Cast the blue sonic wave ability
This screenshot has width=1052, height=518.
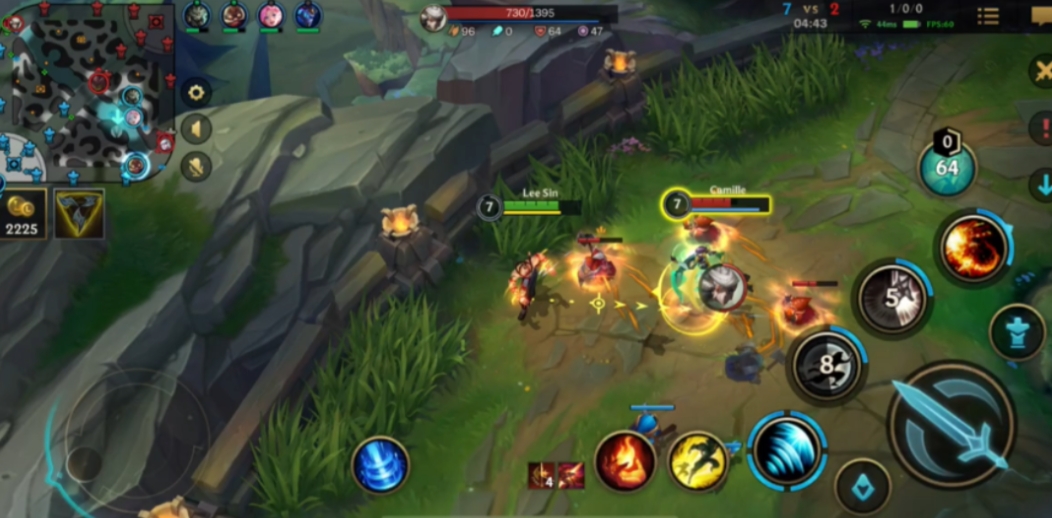786,451
